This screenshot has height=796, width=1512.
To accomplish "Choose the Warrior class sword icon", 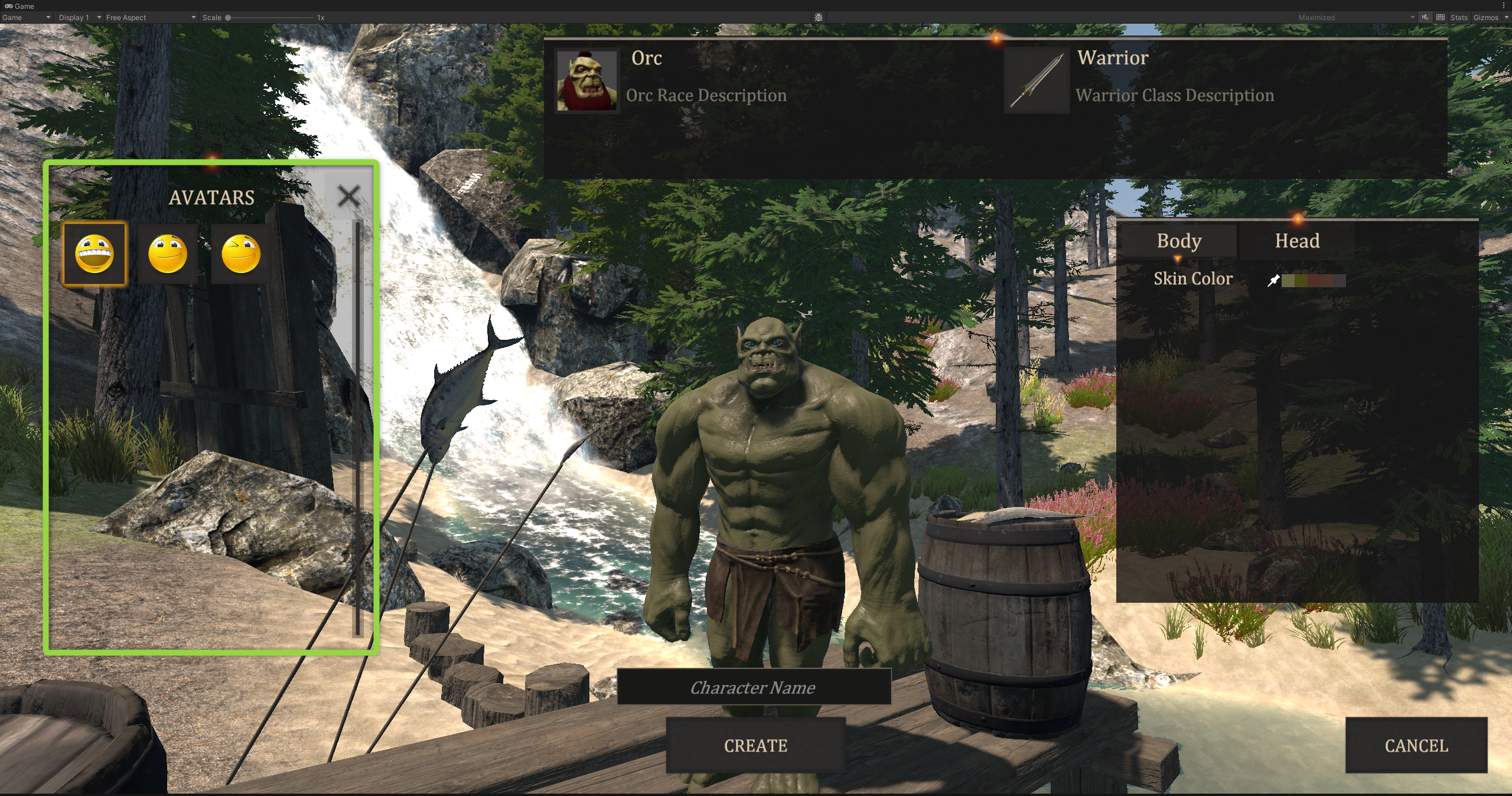I will click(x=1037, y=80).
